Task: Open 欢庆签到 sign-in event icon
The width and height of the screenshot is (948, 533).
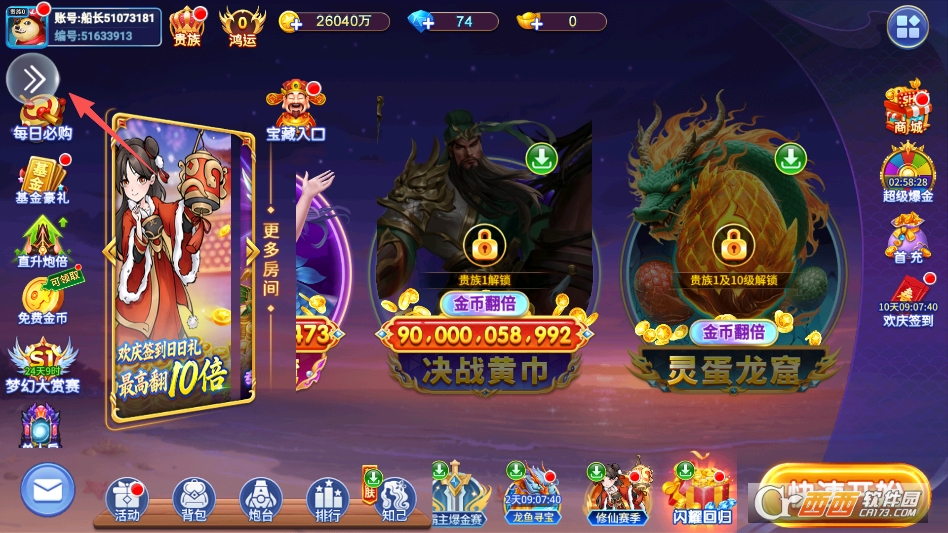Action: pyautogui.click(x=908, y=299)
